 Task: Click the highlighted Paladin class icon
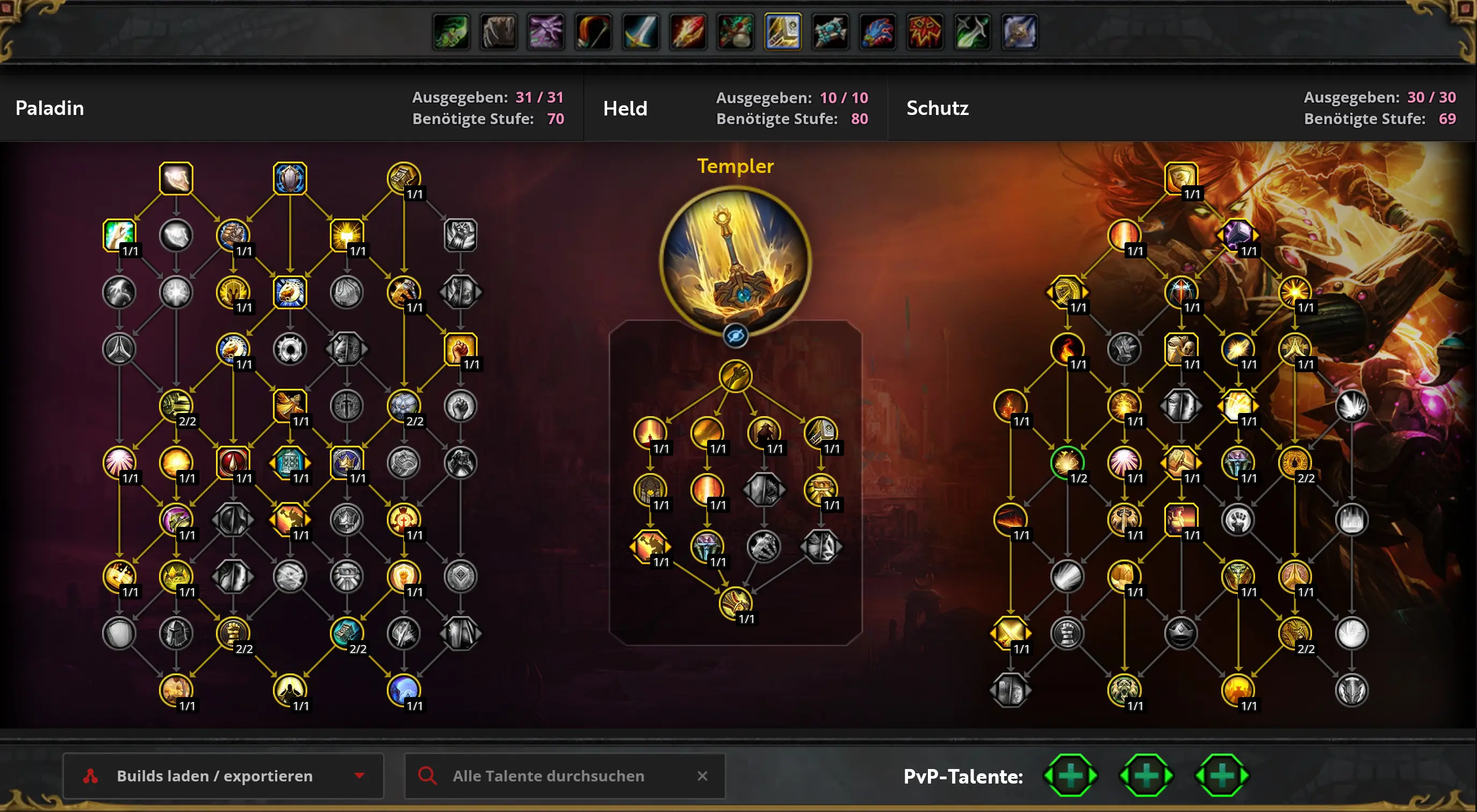(x=783, y=32)
